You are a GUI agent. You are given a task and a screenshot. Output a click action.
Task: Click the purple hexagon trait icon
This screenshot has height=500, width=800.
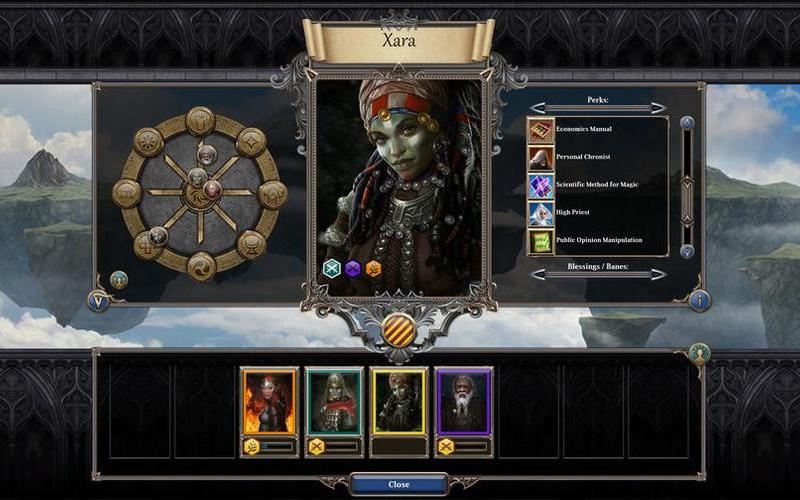[353, 268]
